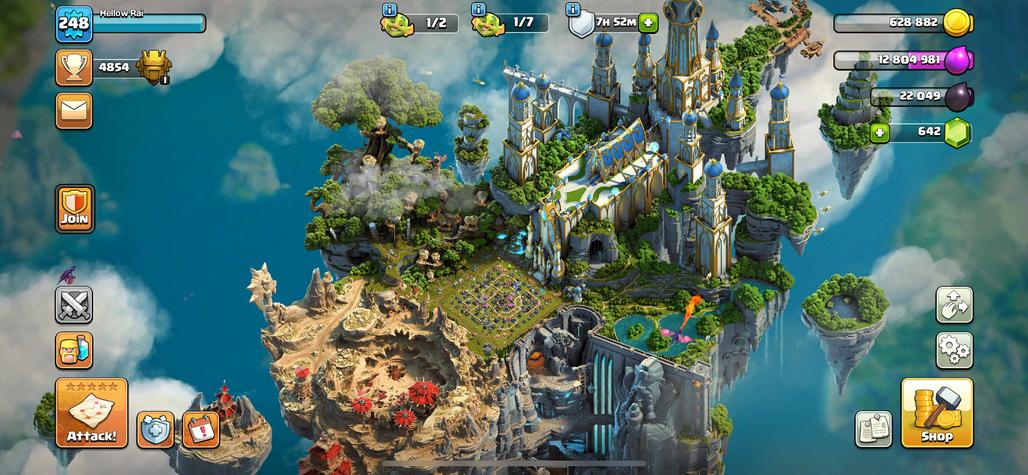The width and height of the screenshot is (1028, 475).
Task: Open the mail inbox envelope
Action: pos(74,110)
